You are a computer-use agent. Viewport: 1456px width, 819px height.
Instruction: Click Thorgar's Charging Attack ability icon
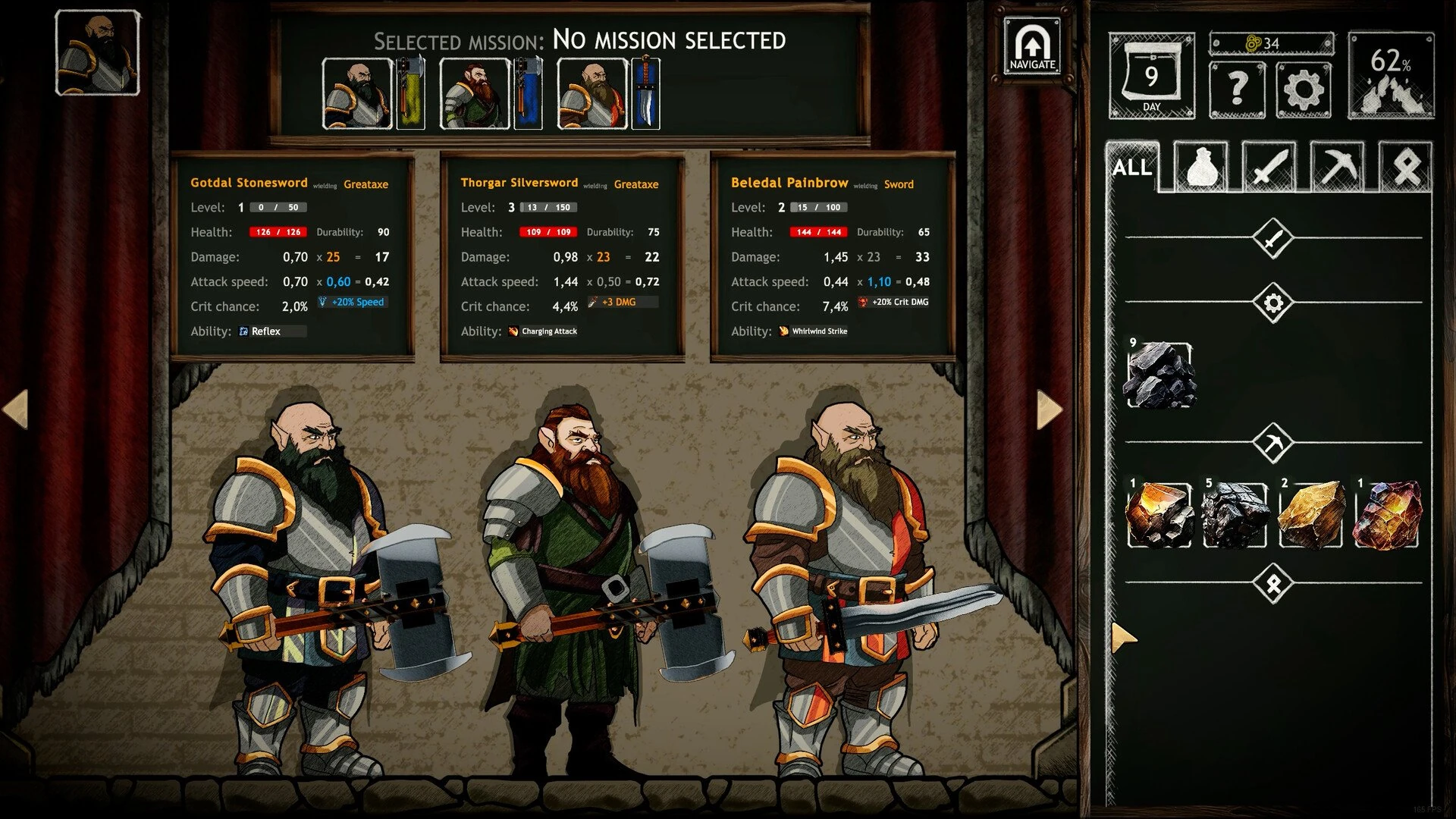(515, 331)
